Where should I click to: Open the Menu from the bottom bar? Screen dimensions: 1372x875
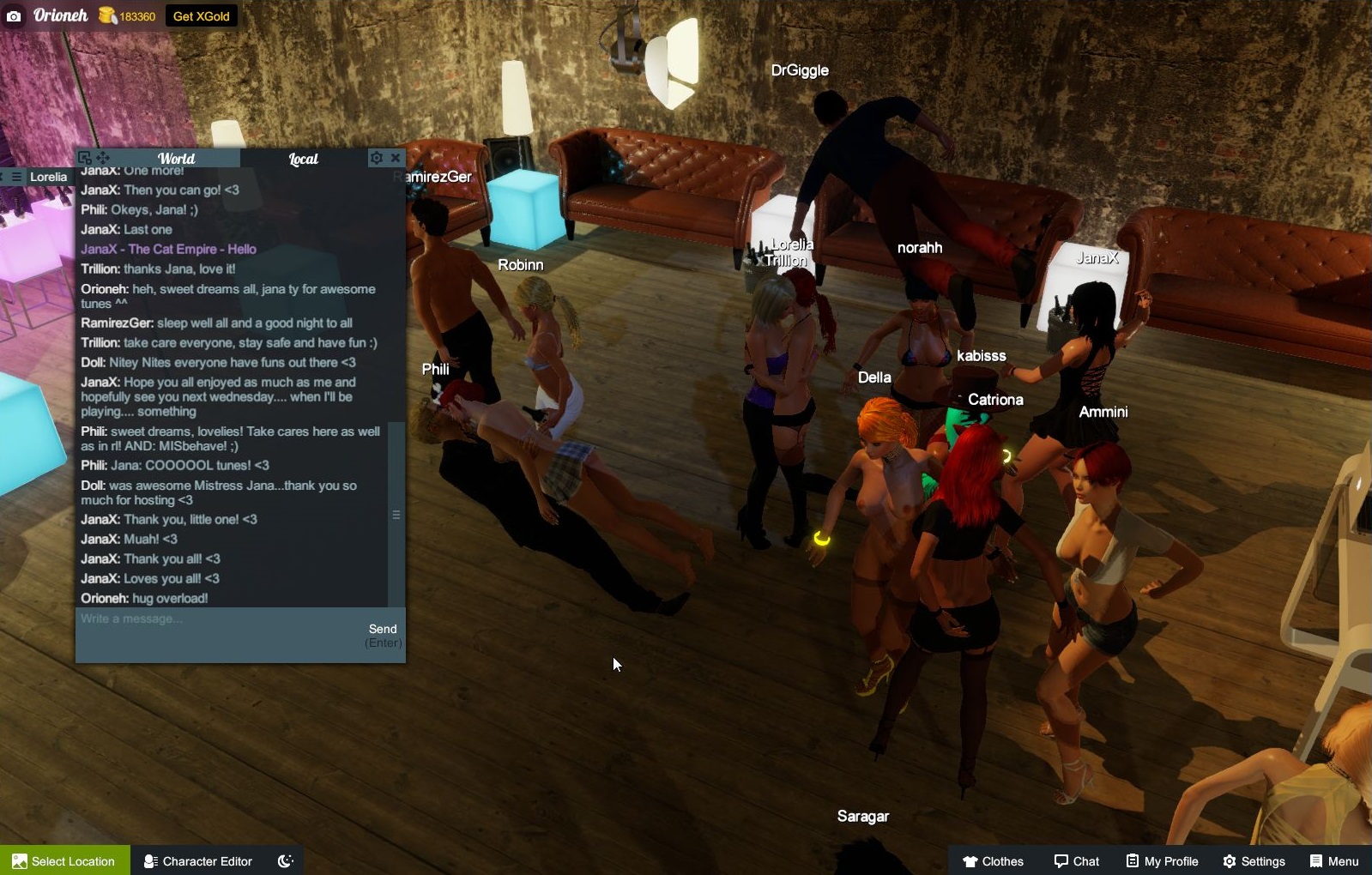(1333, 860)
